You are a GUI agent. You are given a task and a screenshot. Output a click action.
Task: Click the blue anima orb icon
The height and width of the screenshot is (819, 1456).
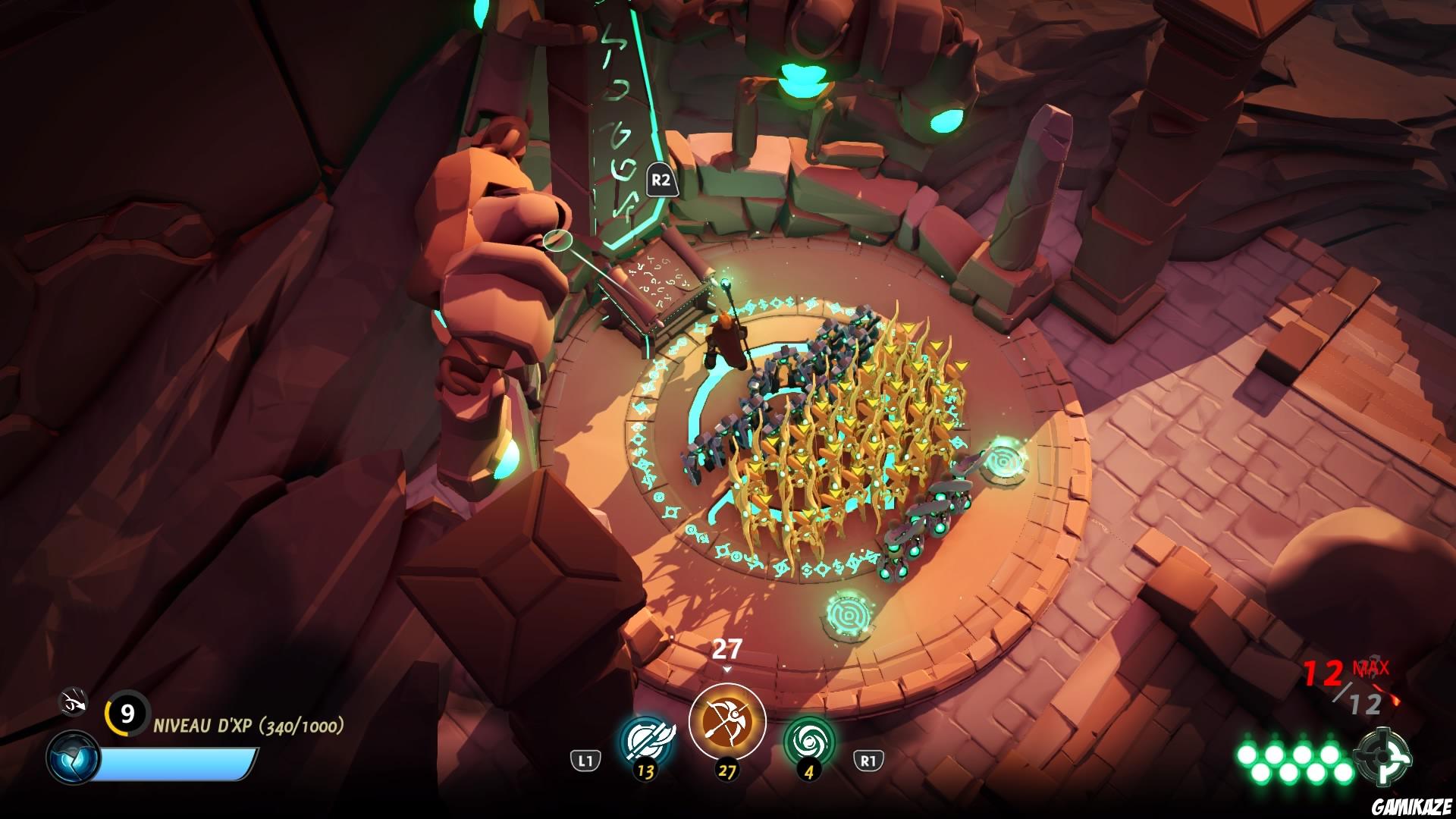click(x=74, y=758)
